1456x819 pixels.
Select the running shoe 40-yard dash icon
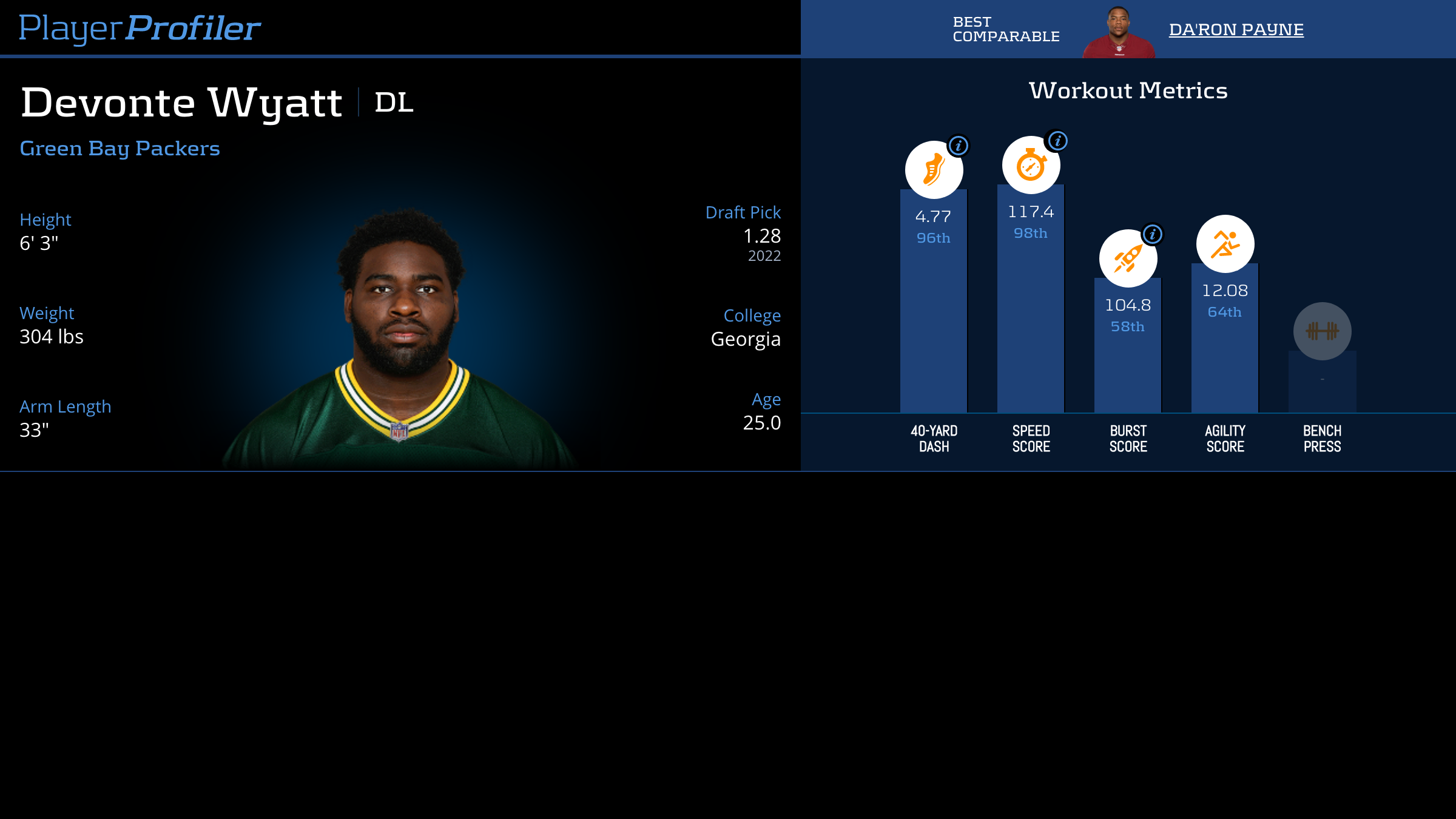point(934,170)
